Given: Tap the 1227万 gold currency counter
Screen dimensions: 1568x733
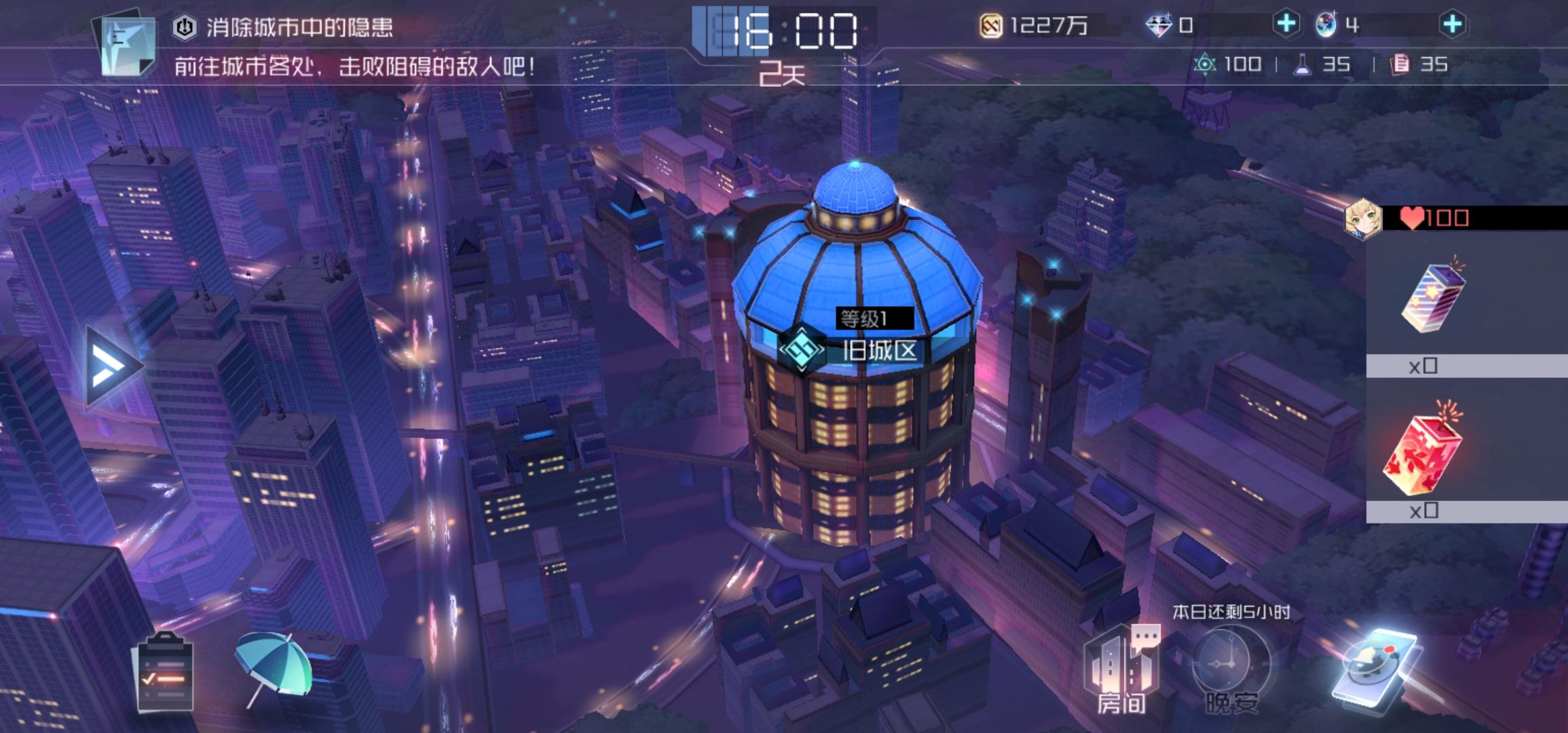Looking at the screenshot, I should [x=1039, y=25].
